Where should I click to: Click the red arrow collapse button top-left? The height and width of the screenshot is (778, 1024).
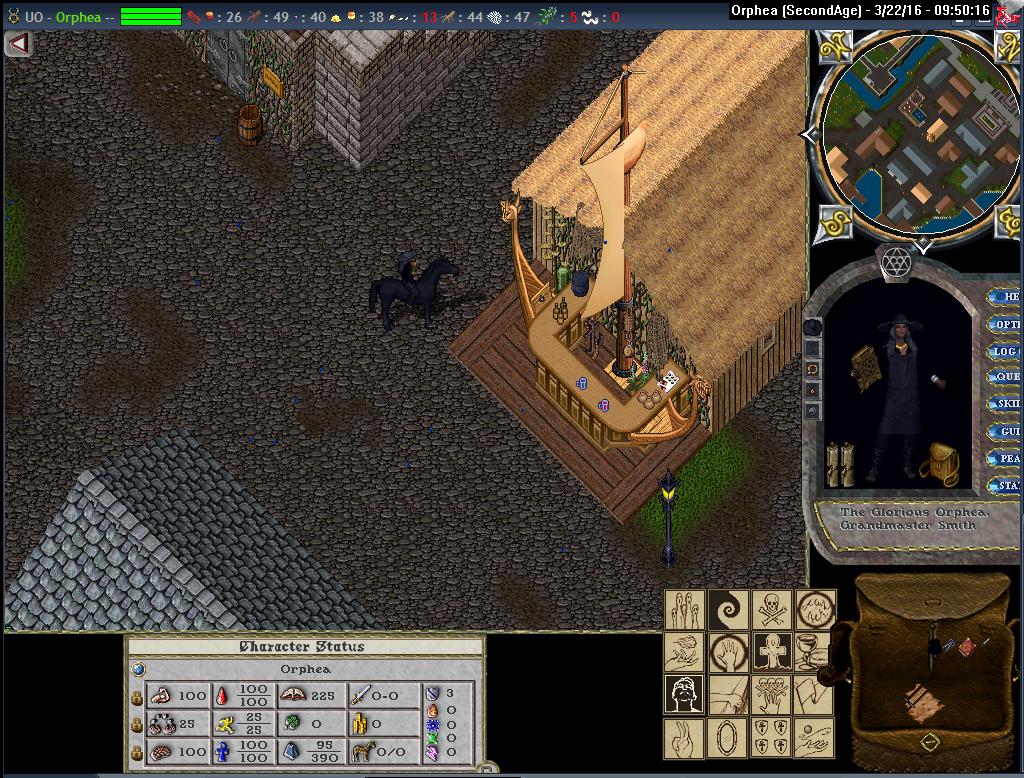[17, 44]
